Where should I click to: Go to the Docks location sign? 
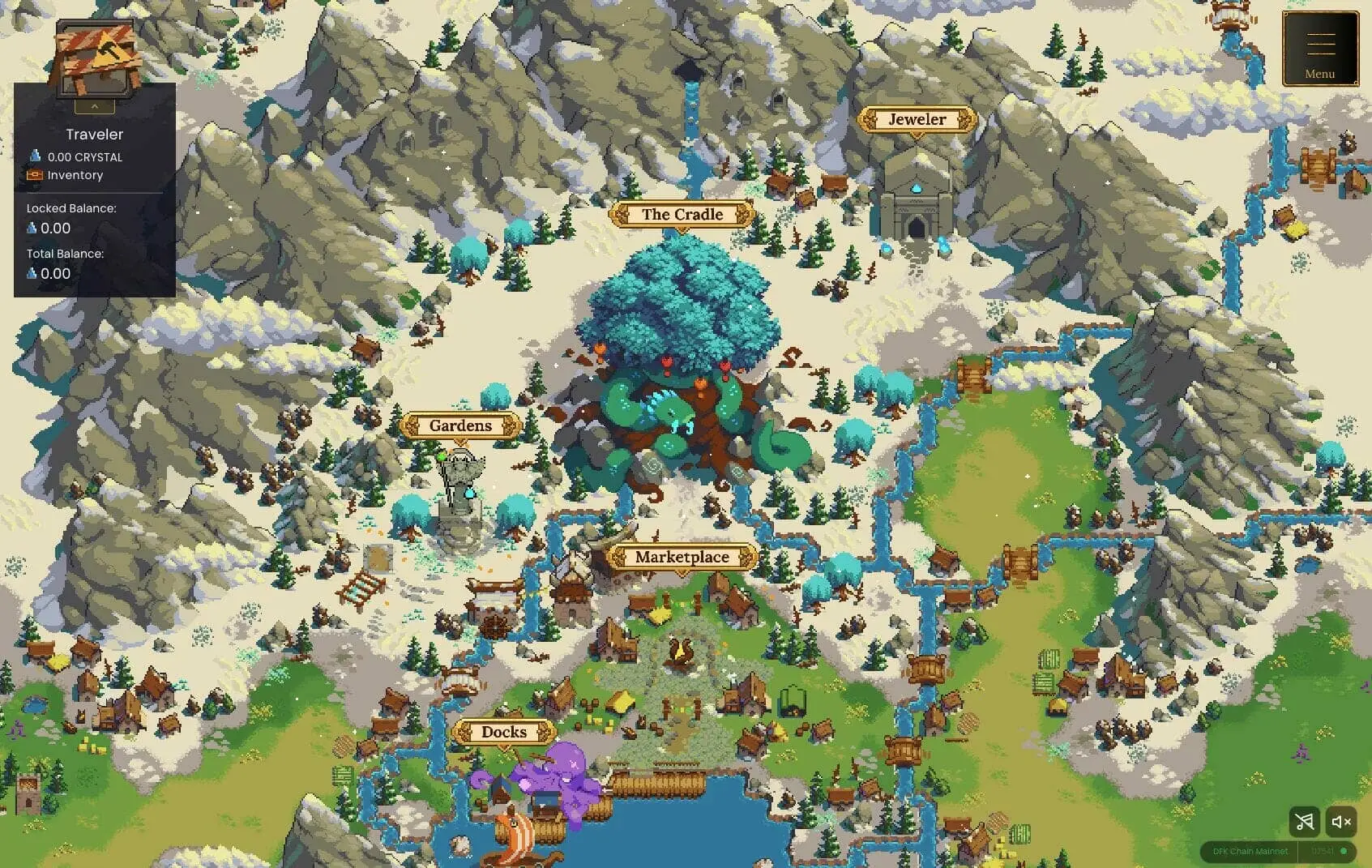point(504,732)
